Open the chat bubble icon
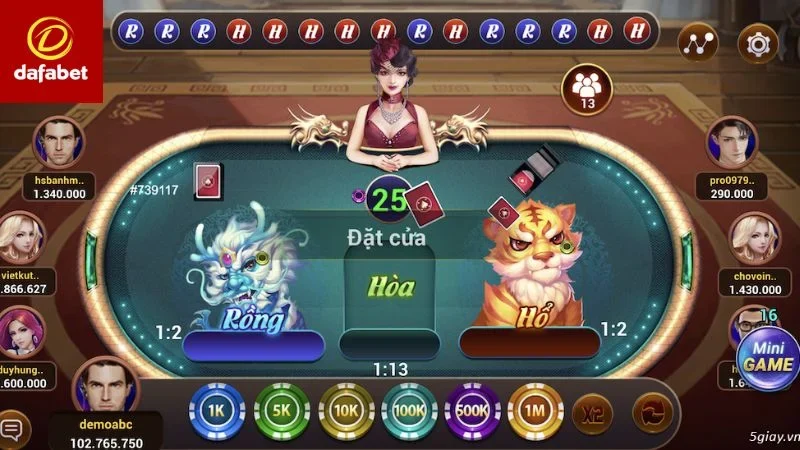 tap(13, 429)
